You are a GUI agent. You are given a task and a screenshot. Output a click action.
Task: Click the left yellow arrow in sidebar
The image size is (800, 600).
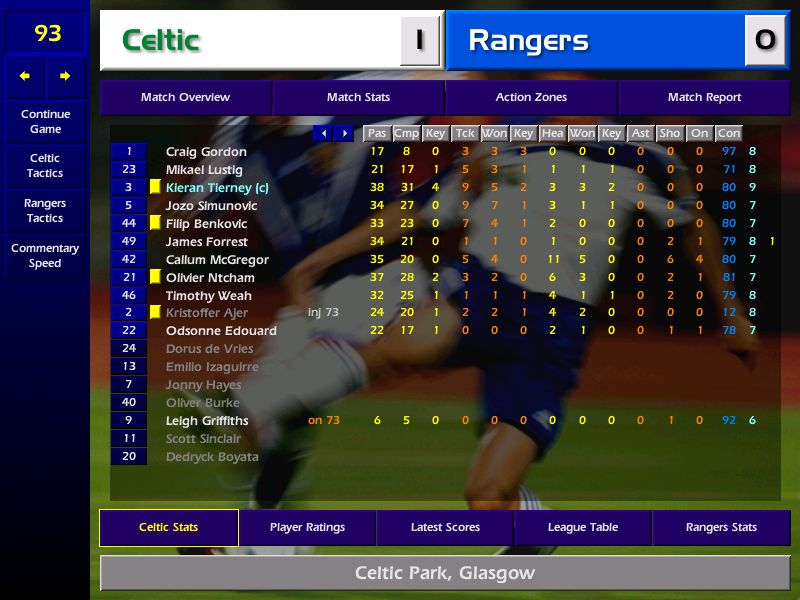25,76
